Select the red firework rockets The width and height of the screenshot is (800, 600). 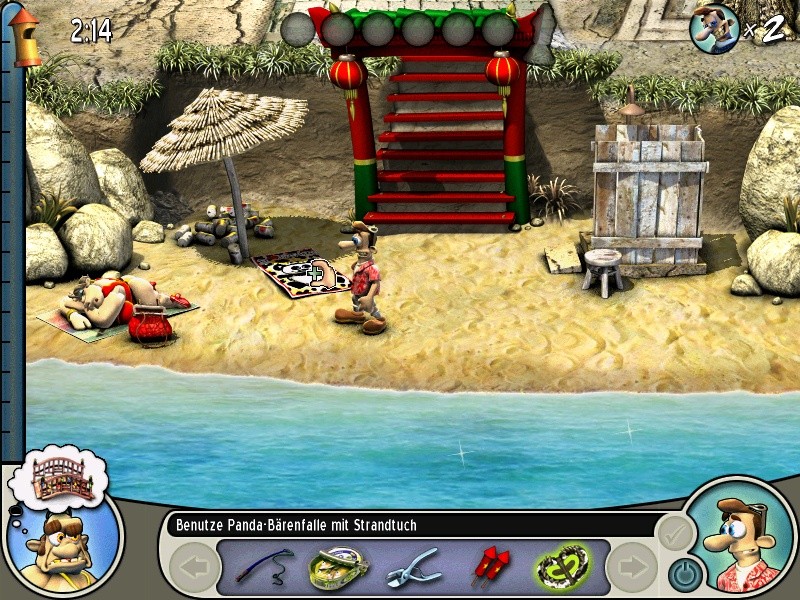(489, 567)
